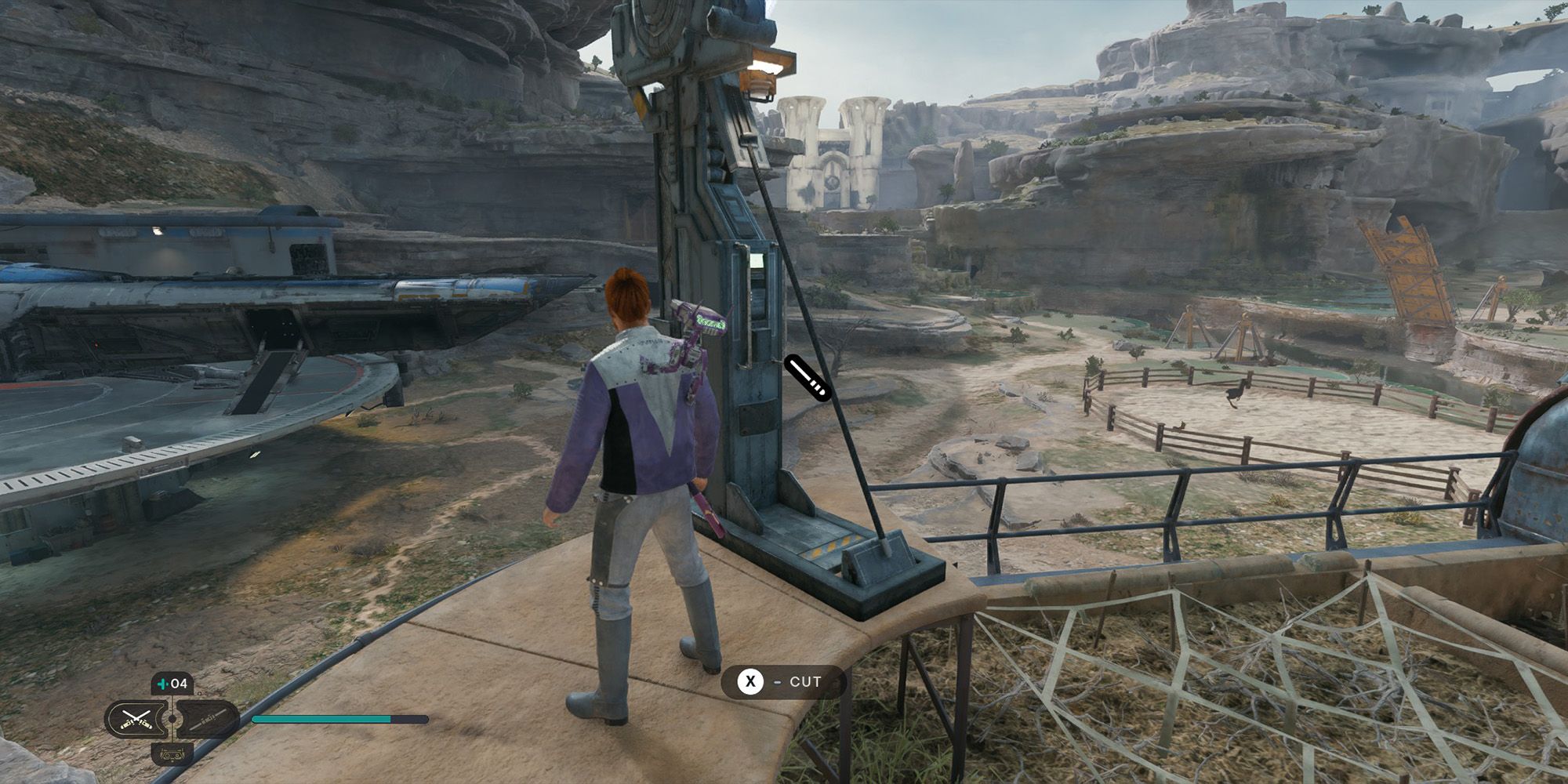The height and width of the screenshot is (784, 1568).
Task: Click the X button prompt icon
Action: [x=752, y=682]
